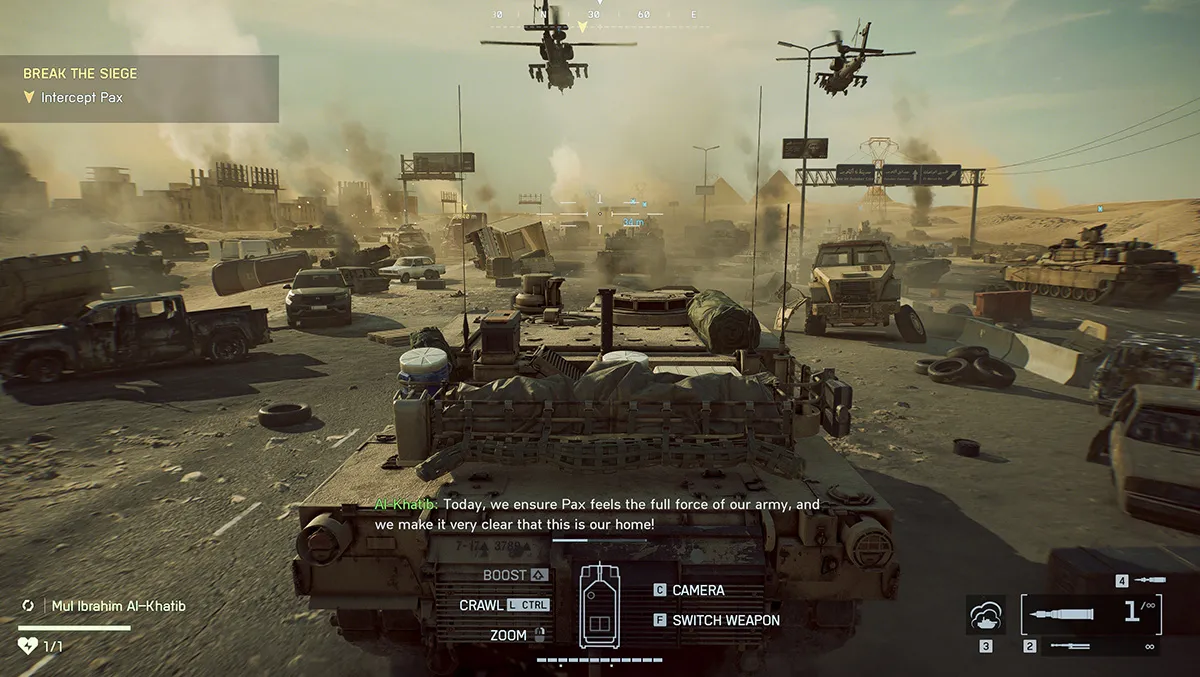The height and width of the screenshot is (677, 1200).
Task: Click the compass heading strip
Action: [597, 15]
